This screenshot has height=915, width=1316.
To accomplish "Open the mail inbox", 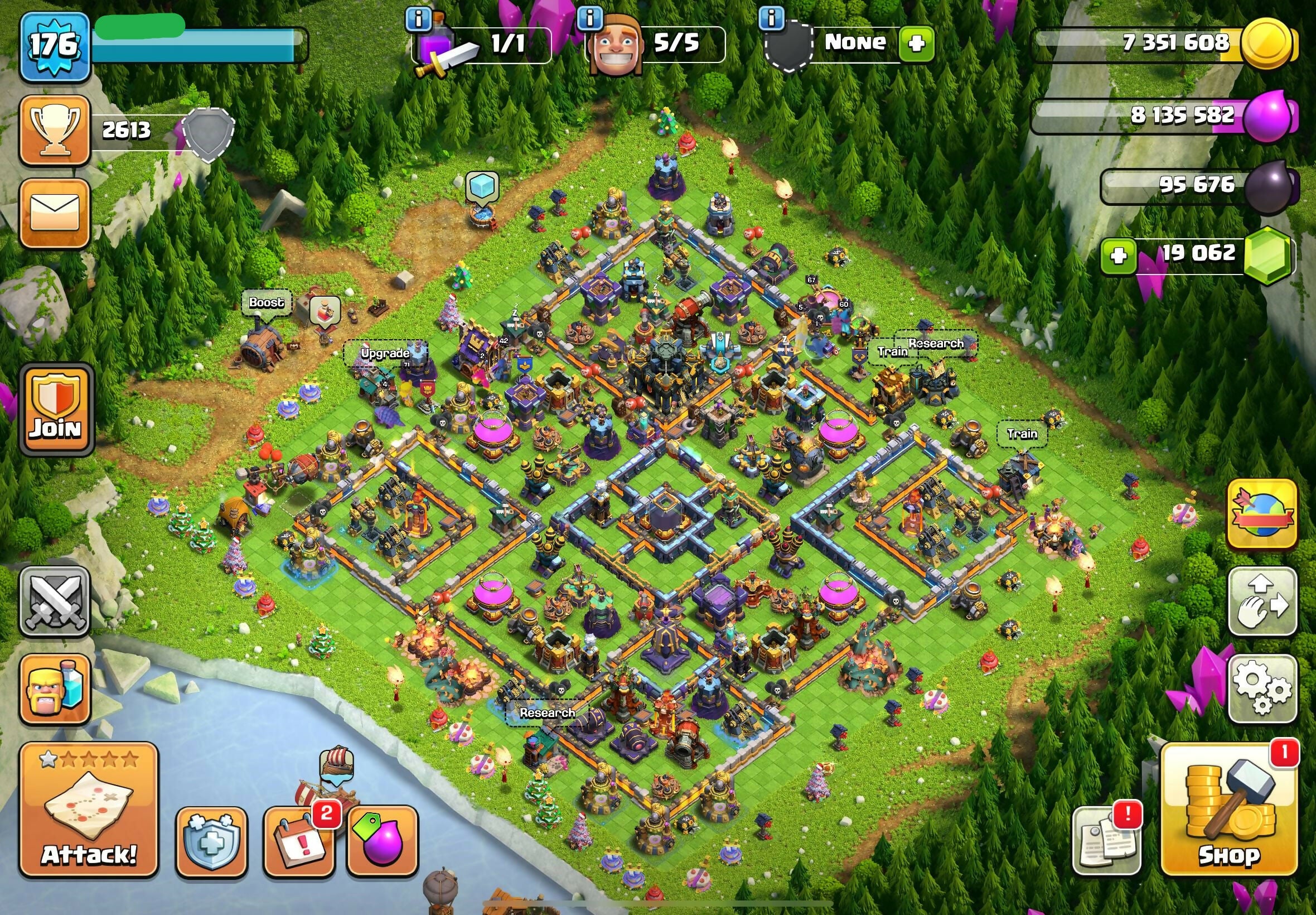I will coord(55,213).
